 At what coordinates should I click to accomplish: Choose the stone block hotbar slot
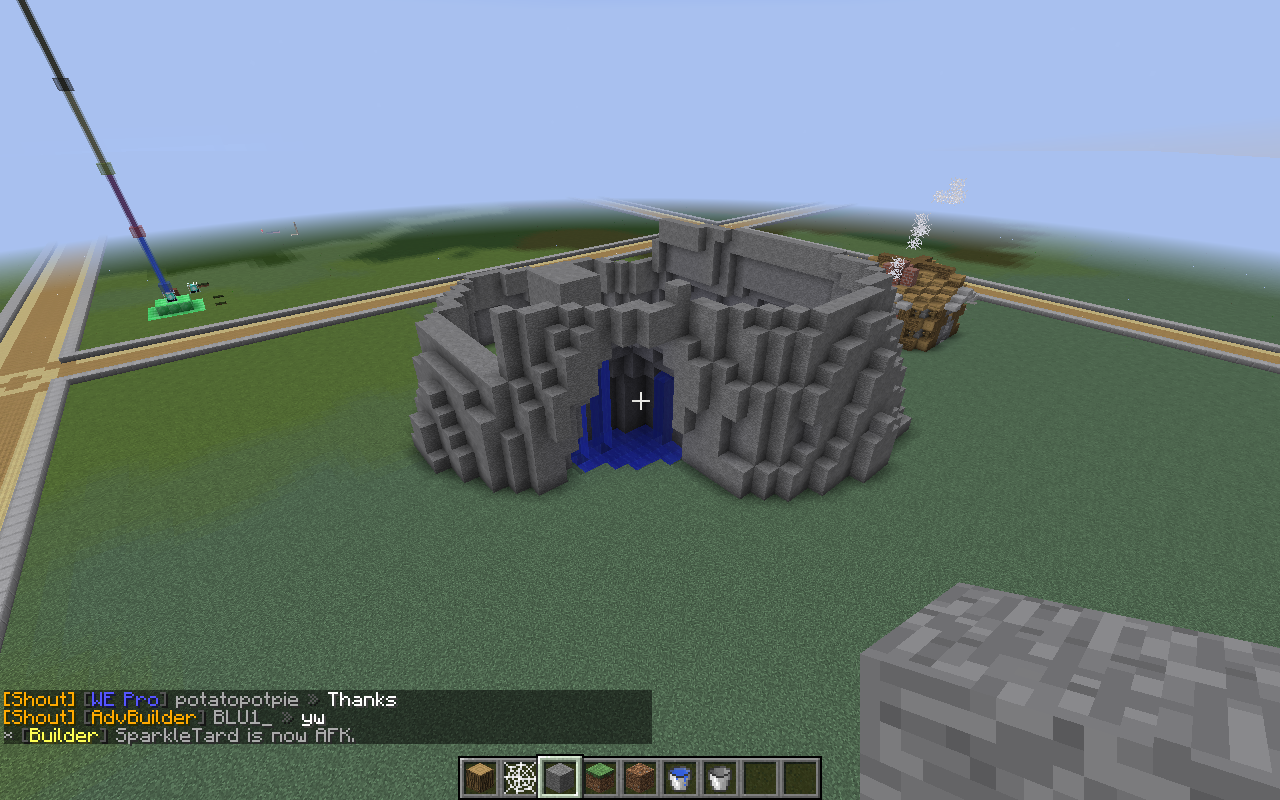coord(560,778)
